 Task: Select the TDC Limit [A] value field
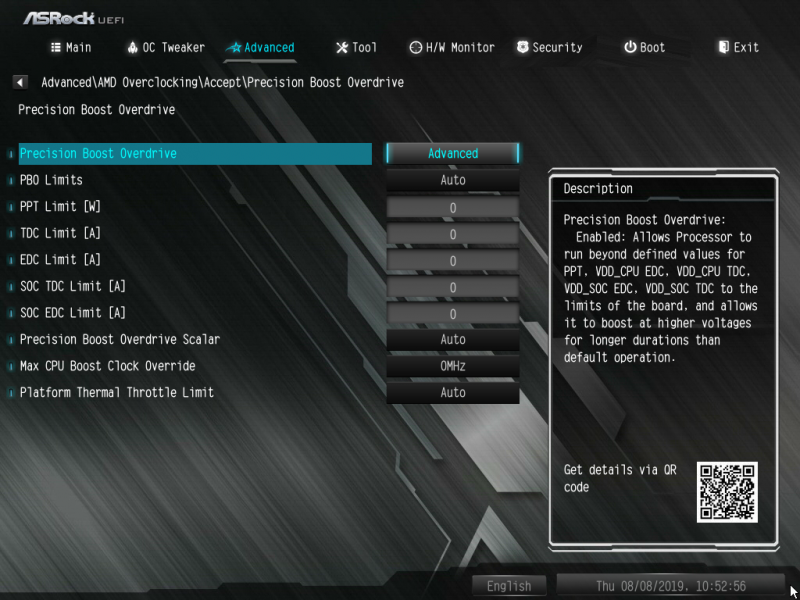pos(453,234)
